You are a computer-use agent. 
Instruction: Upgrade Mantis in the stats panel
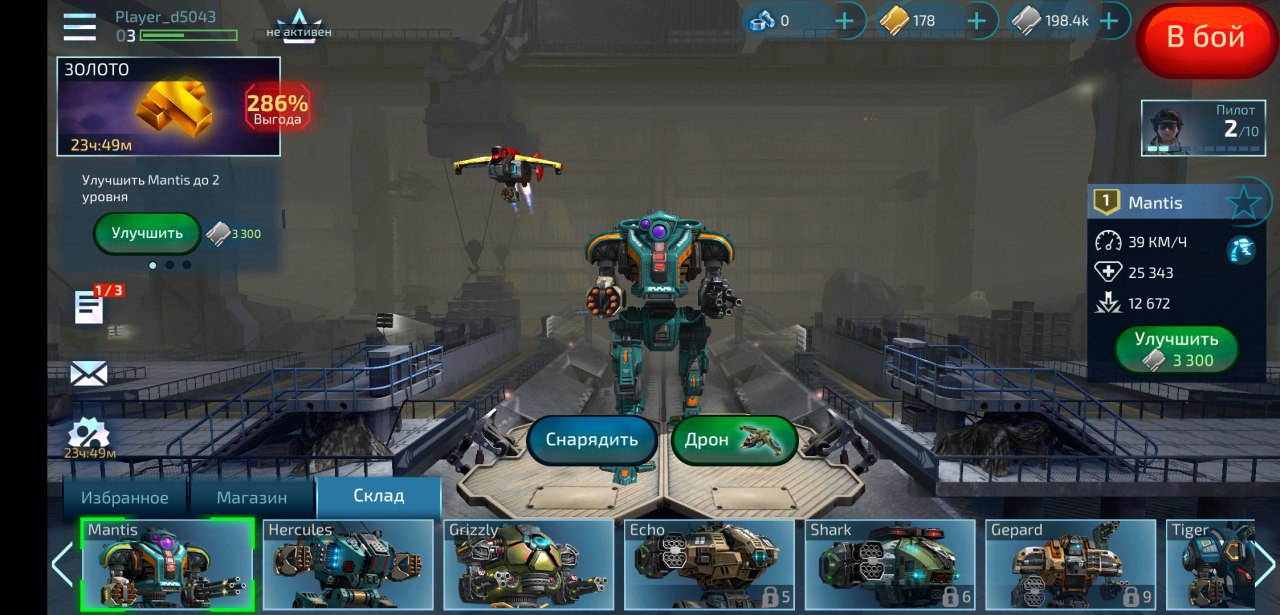point(1177,350)
